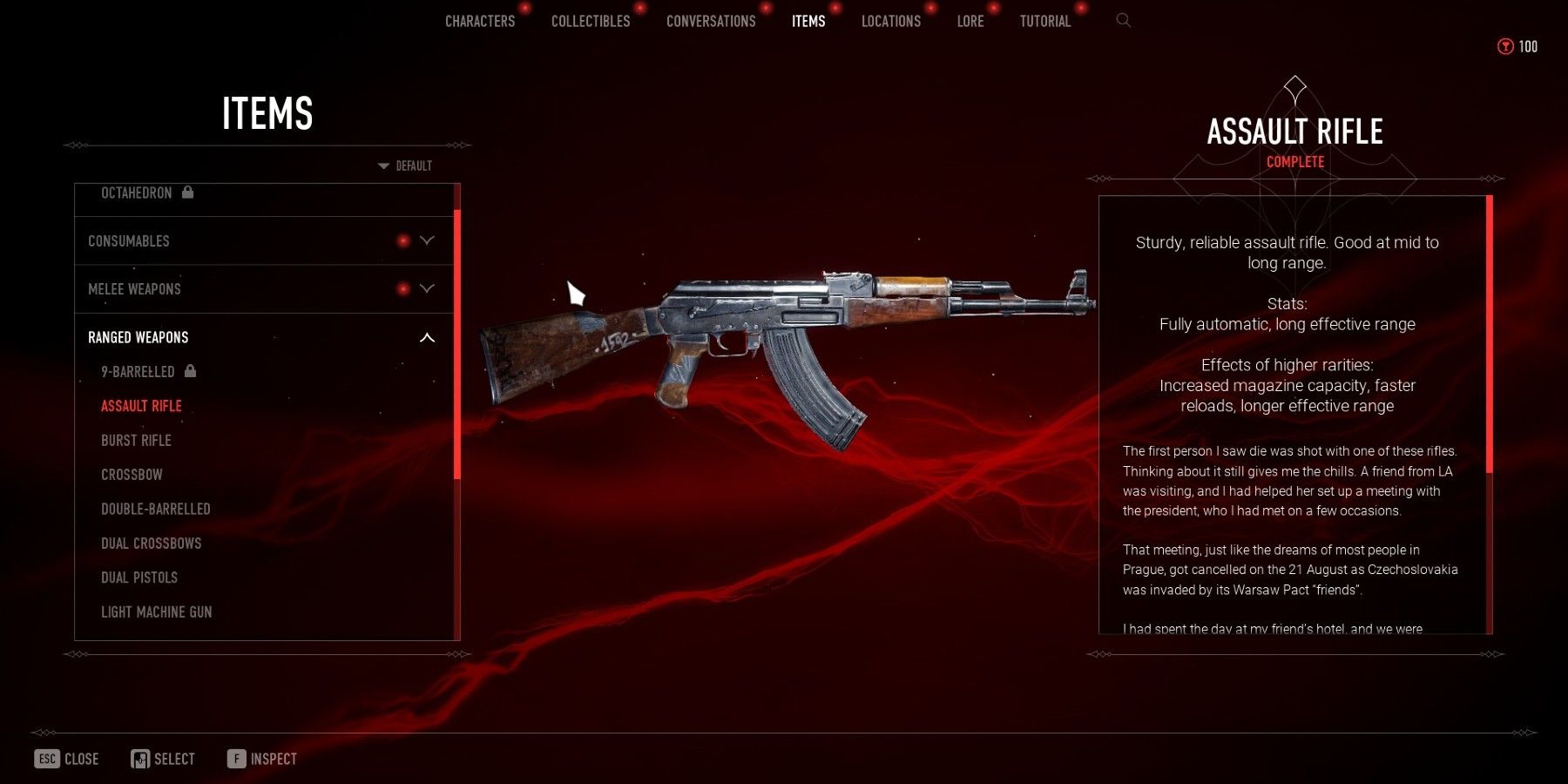The image size is (1568, 784).
Task: Choose the Crossbow entry
Action: click(132, 475)
